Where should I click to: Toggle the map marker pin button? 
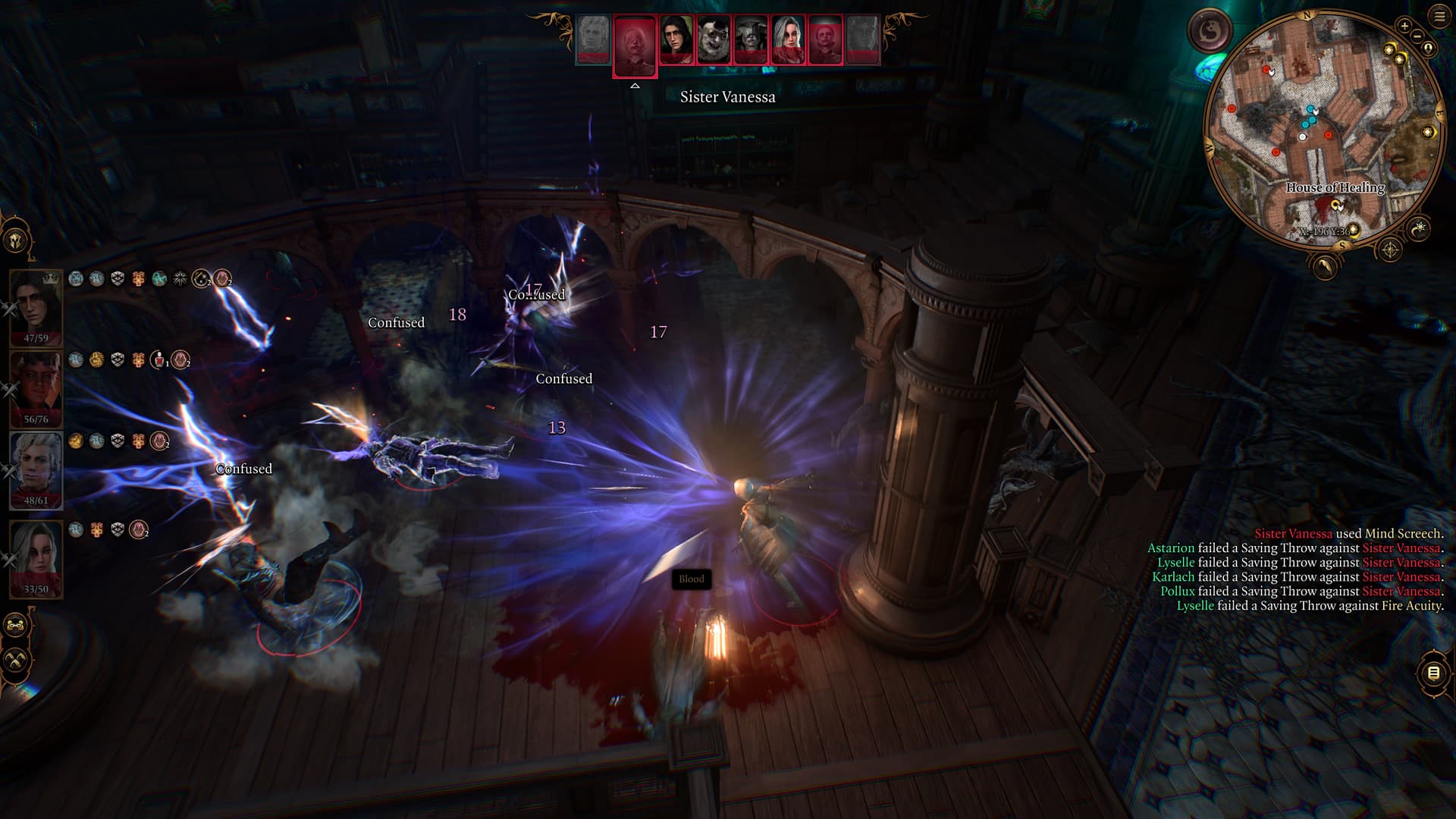[1429, 49]
